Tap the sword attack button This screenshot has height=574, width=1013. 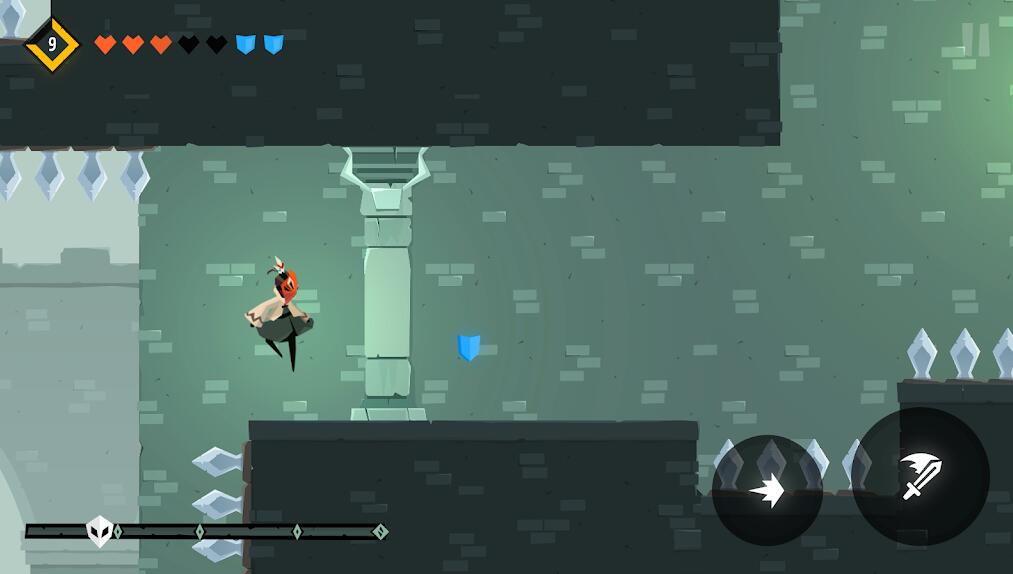click(921, 476)
